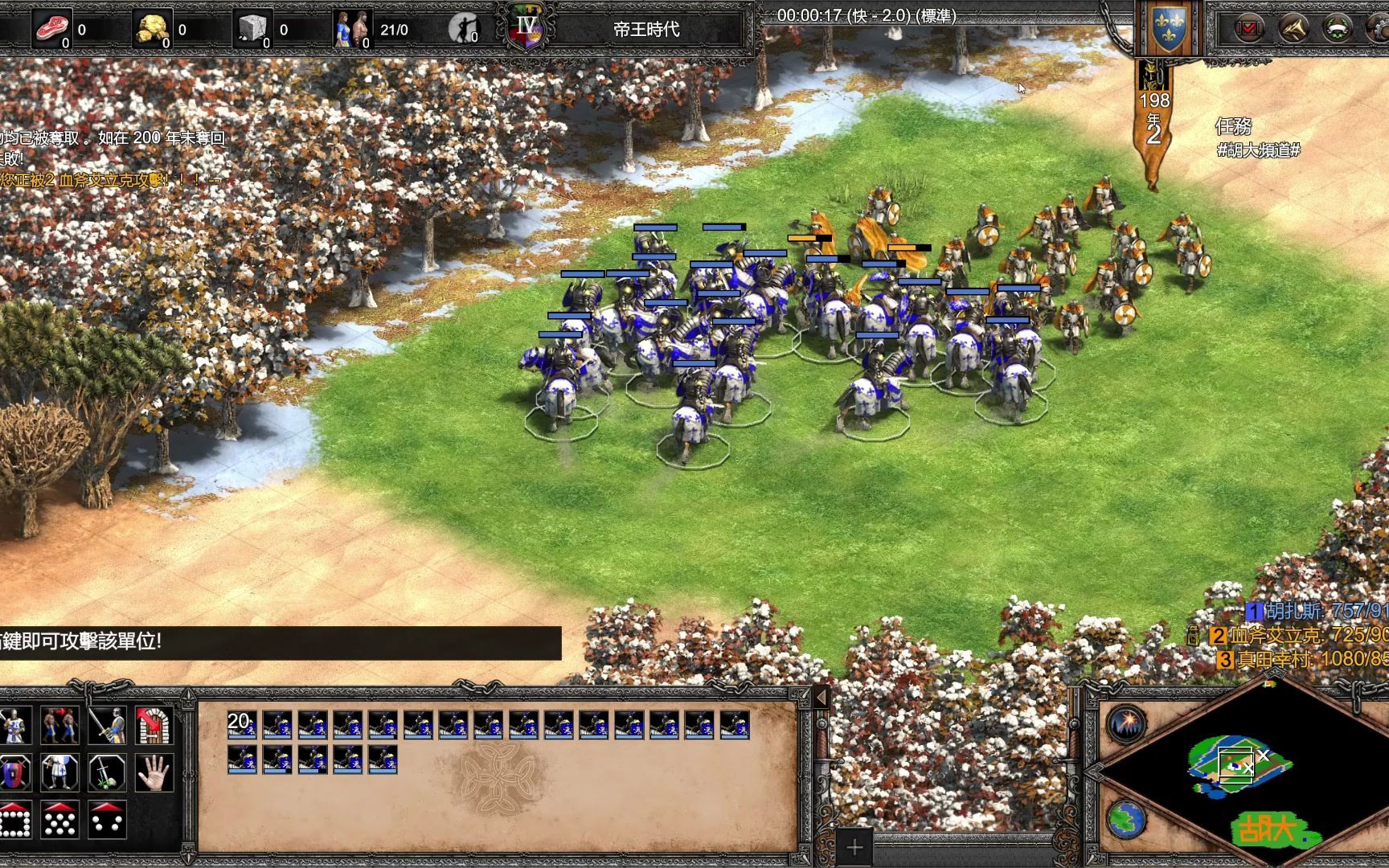Image resolution: width=1389 pixels, height=868 pixels.
Task: Click the minimap terrain view
Action: point(1239,764)
